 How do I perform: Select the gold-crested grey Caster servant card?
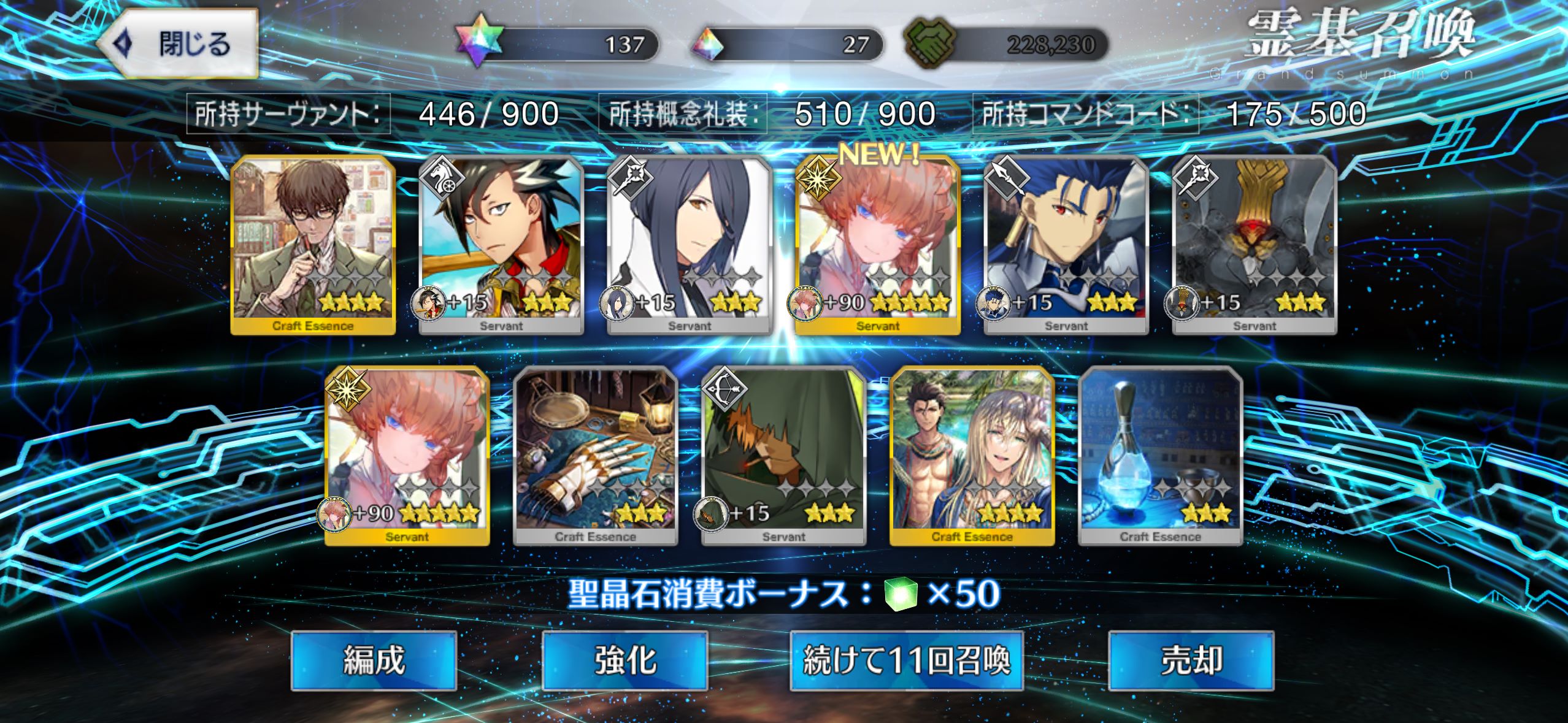click(1254, 245)
